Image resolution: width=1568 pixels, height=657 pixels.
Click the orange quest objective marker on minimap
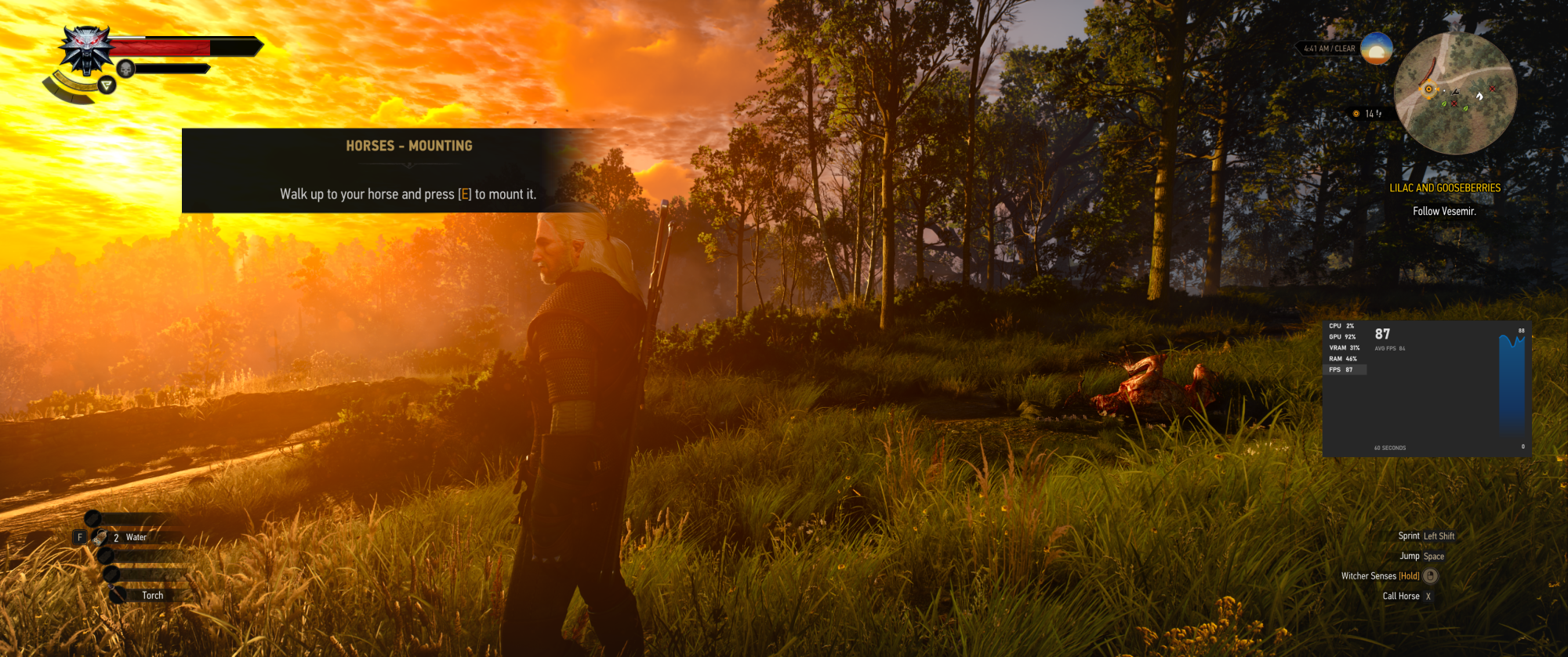coord(1428,89)
